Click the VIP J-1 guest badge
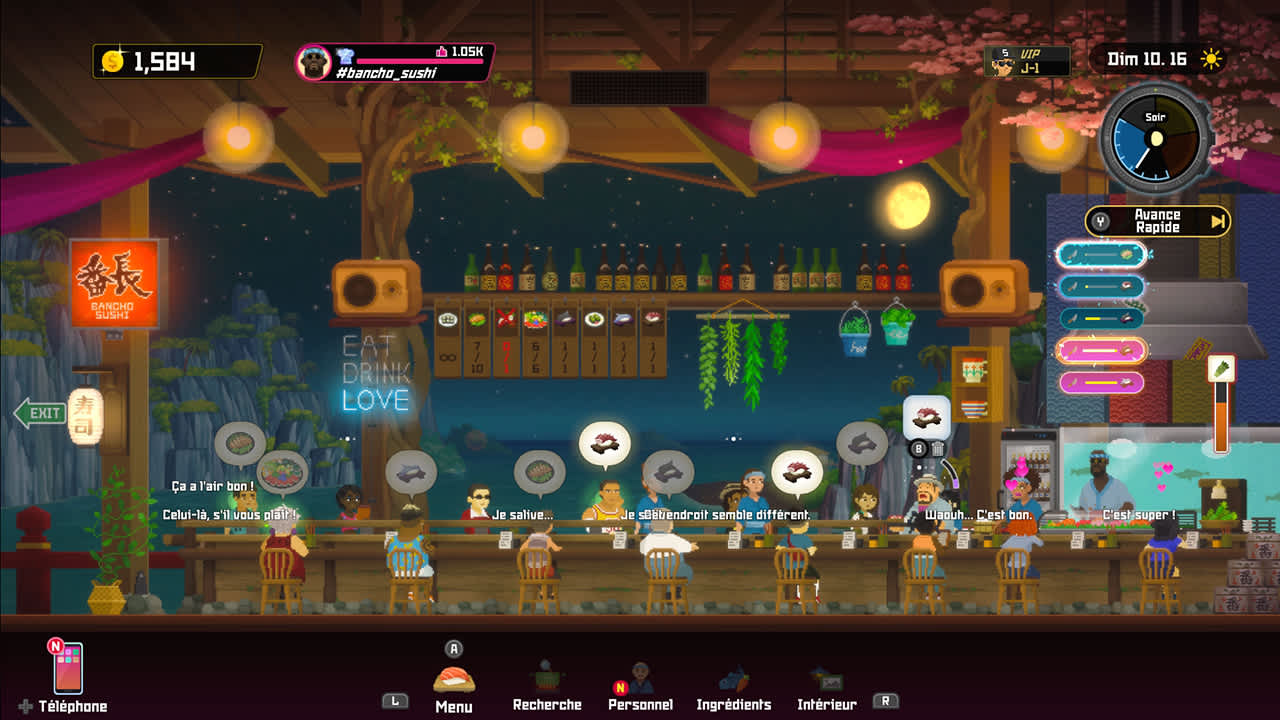This screenshot has height=720, width=1280. [x=1027, y=61]
